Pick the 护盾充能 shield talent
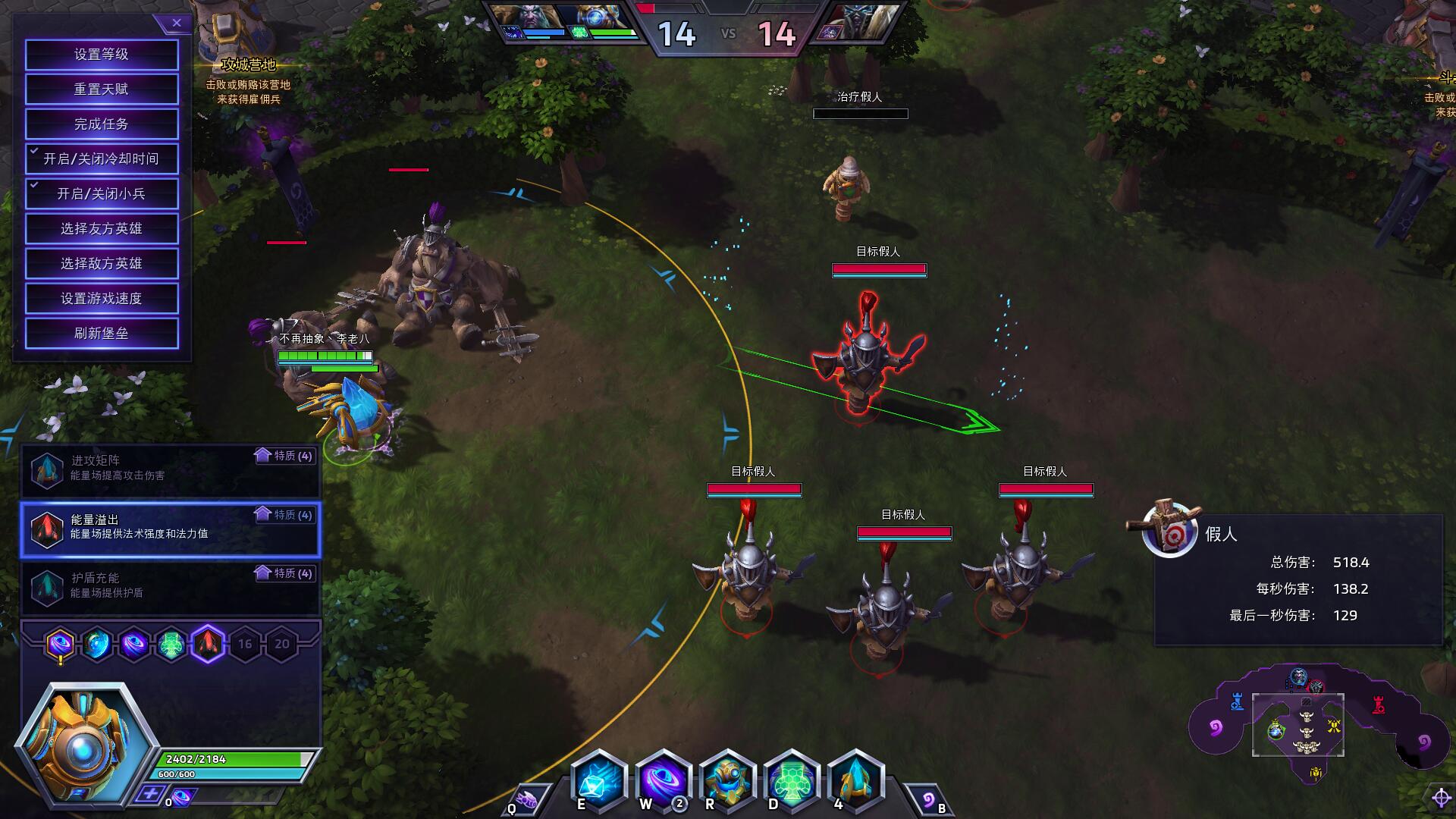The height and width of the screenshot is (819, 1456). point(171,586)
